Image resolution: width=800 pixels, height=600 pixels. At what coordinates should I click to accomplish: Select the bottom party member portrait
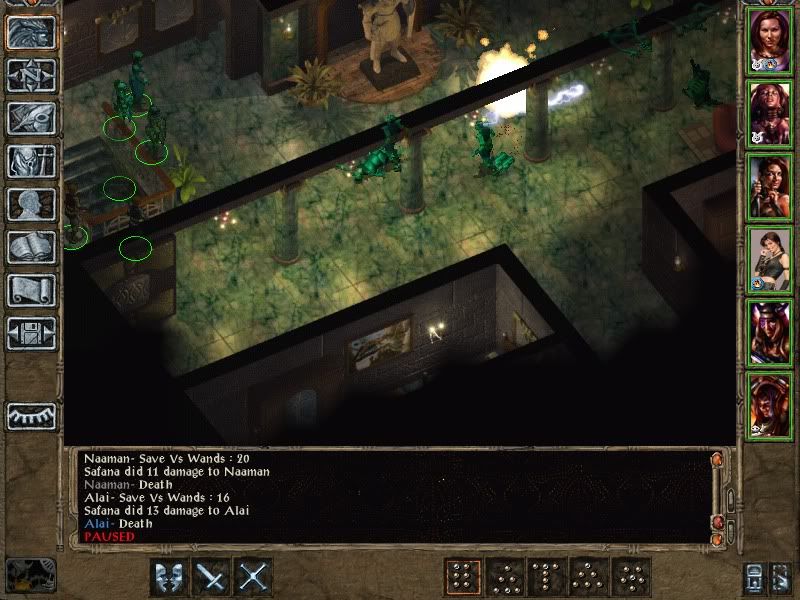[770, 405]
